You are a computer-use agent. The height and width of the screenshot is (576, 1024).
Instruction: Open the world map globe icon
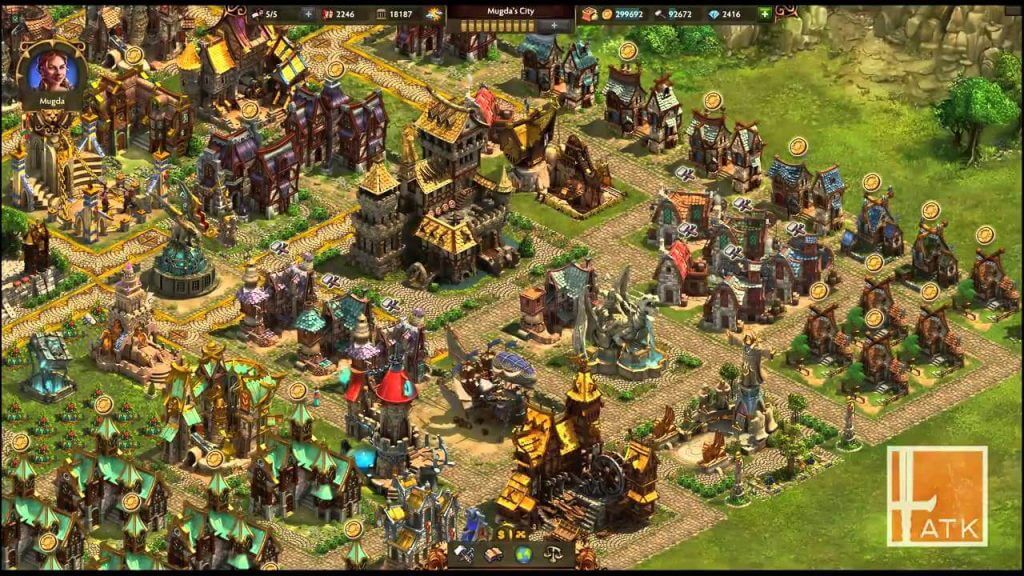(522, 555)
